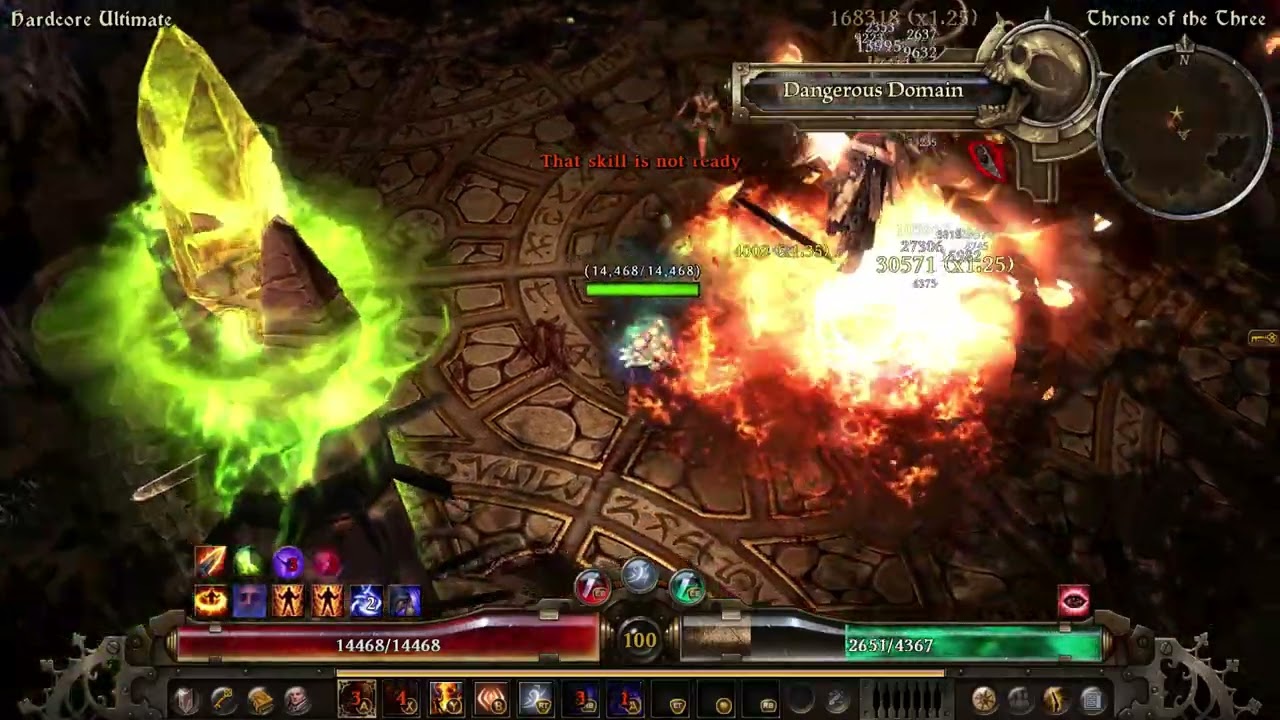Inspect the blue stone face buff icon
This screenshot has height=720, width=1280.
249,601
